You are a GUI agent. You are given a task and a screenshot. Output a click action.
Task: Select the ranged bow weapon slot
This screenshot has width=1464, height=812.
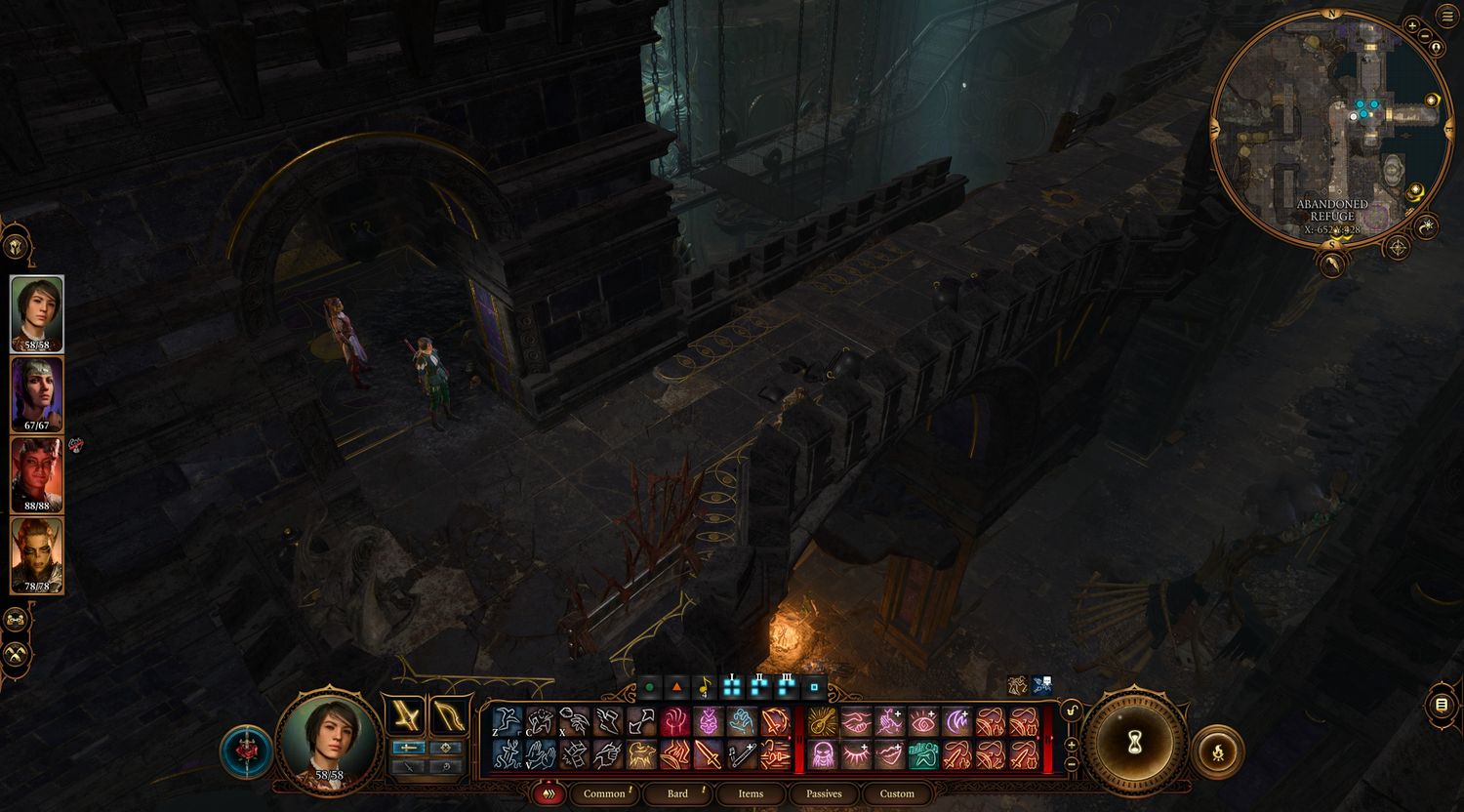(449, 715)
